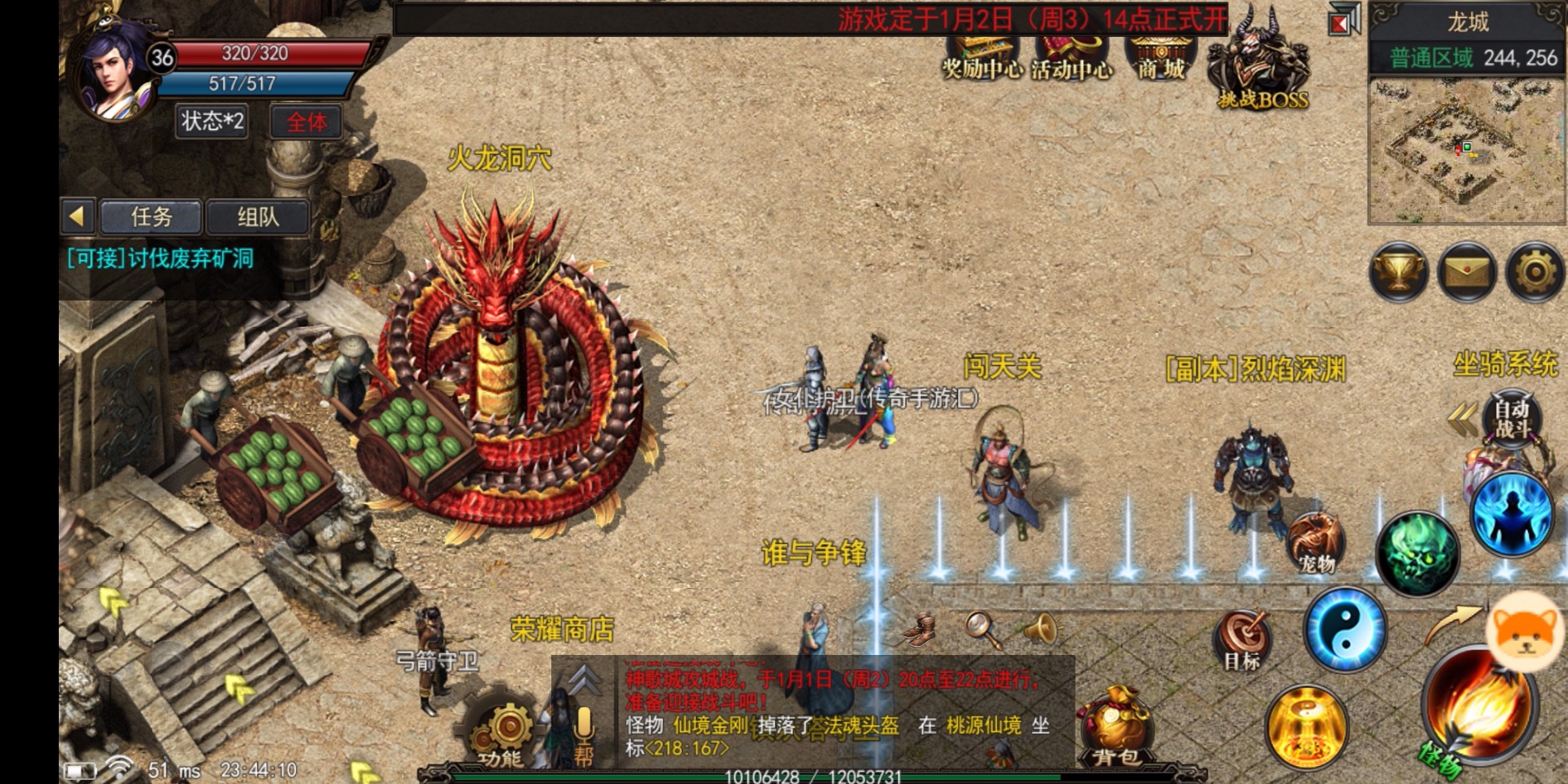The width and height of the screenshot is (1568, 784).
Task: Select the 讨伐废弃矿洞 quest entry
Action: [x=161, y=259]
